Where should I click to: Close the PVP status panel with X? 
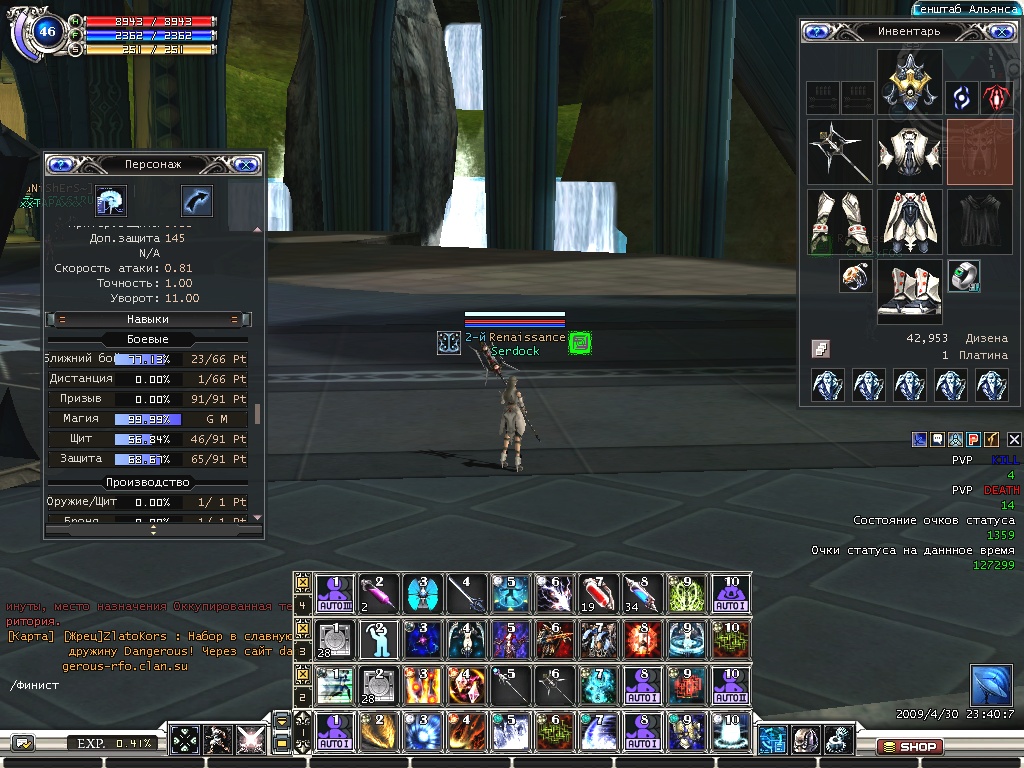pos(1014,439)
